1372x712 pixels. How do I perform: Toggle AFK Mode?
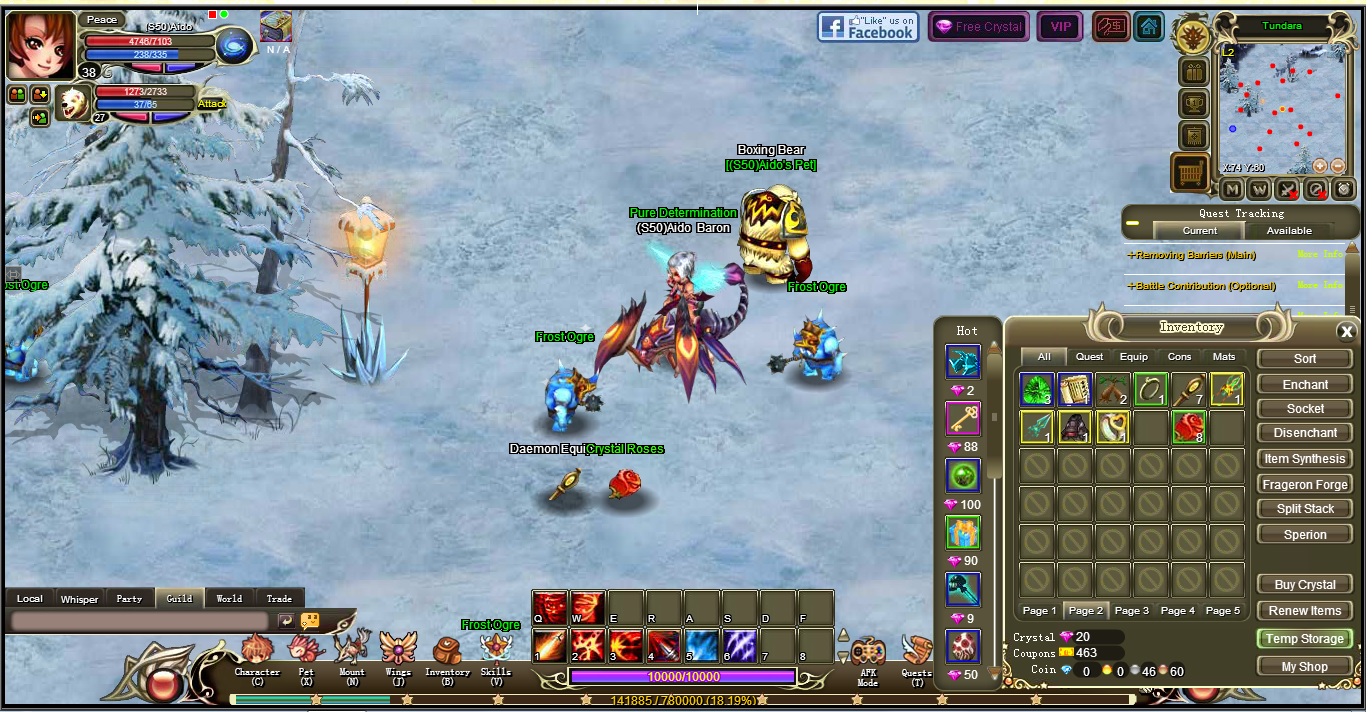point(867,660)
